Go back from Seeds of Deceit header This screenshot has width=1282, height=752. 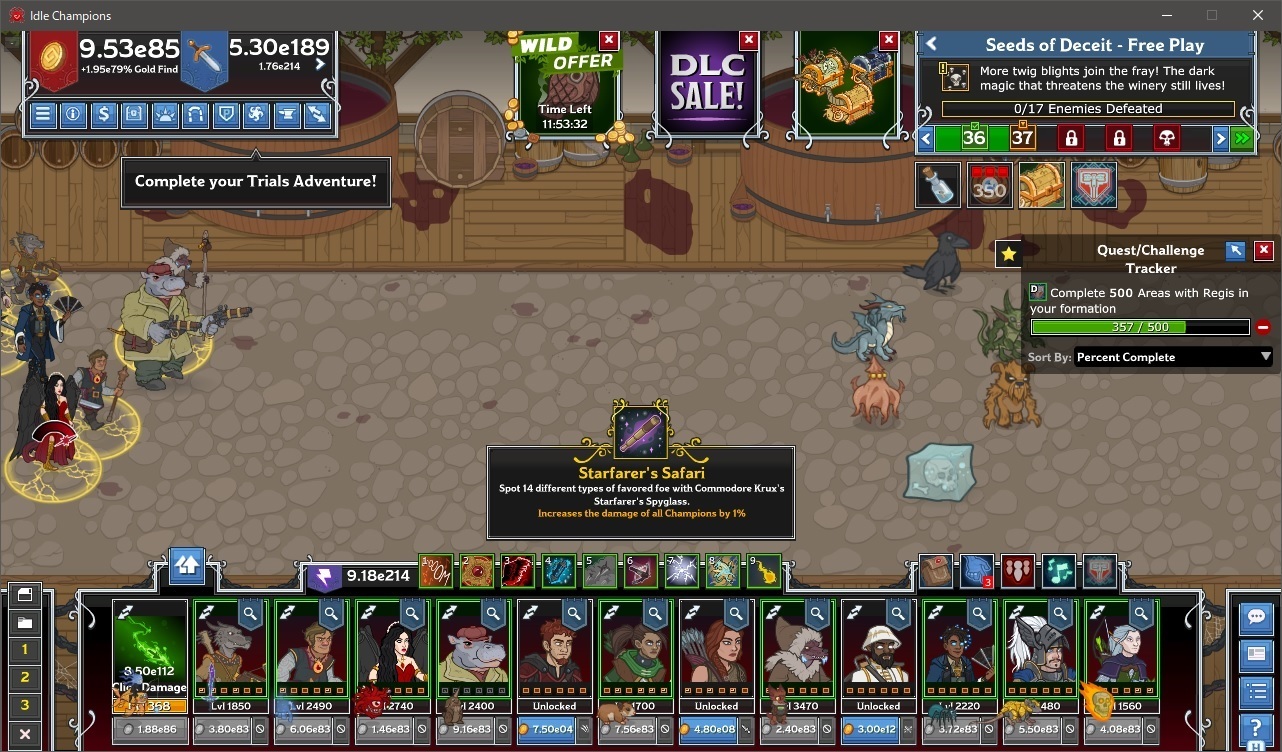click(932, 44)
